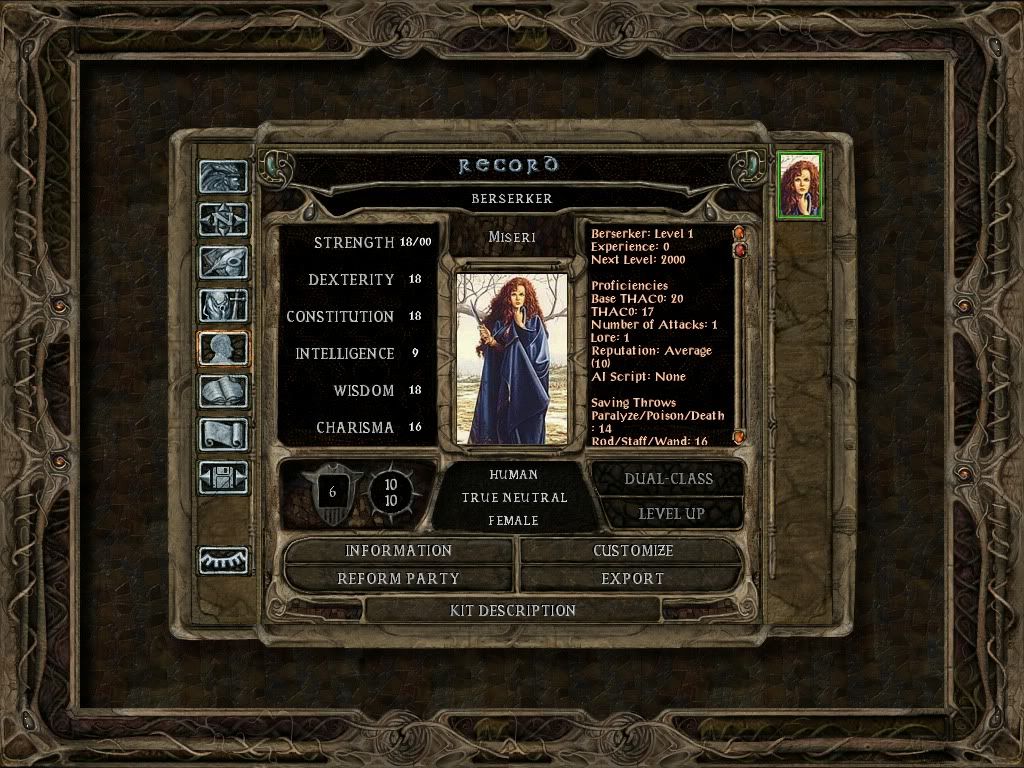Open the priest scroll button
The image size is (1024, 768).
click(x=223, y=434)
